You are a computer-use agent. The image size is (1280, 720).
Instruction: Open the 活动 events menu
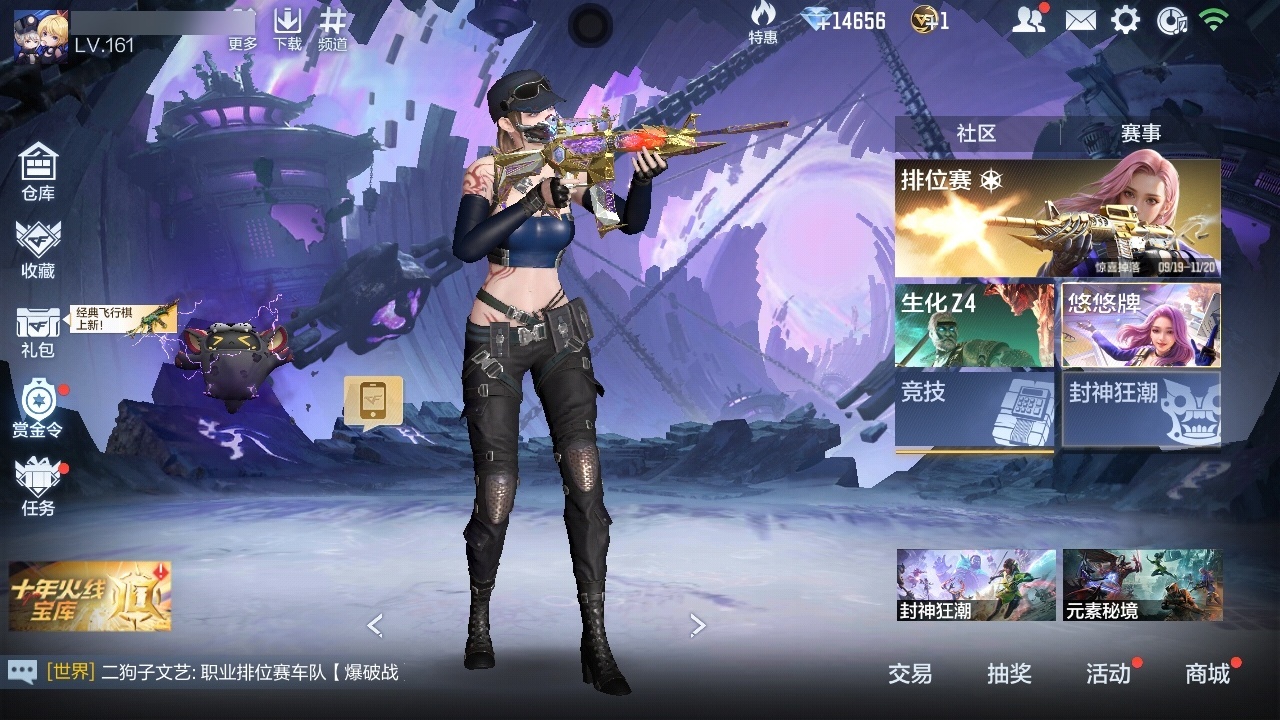(x=1108, y=674)
